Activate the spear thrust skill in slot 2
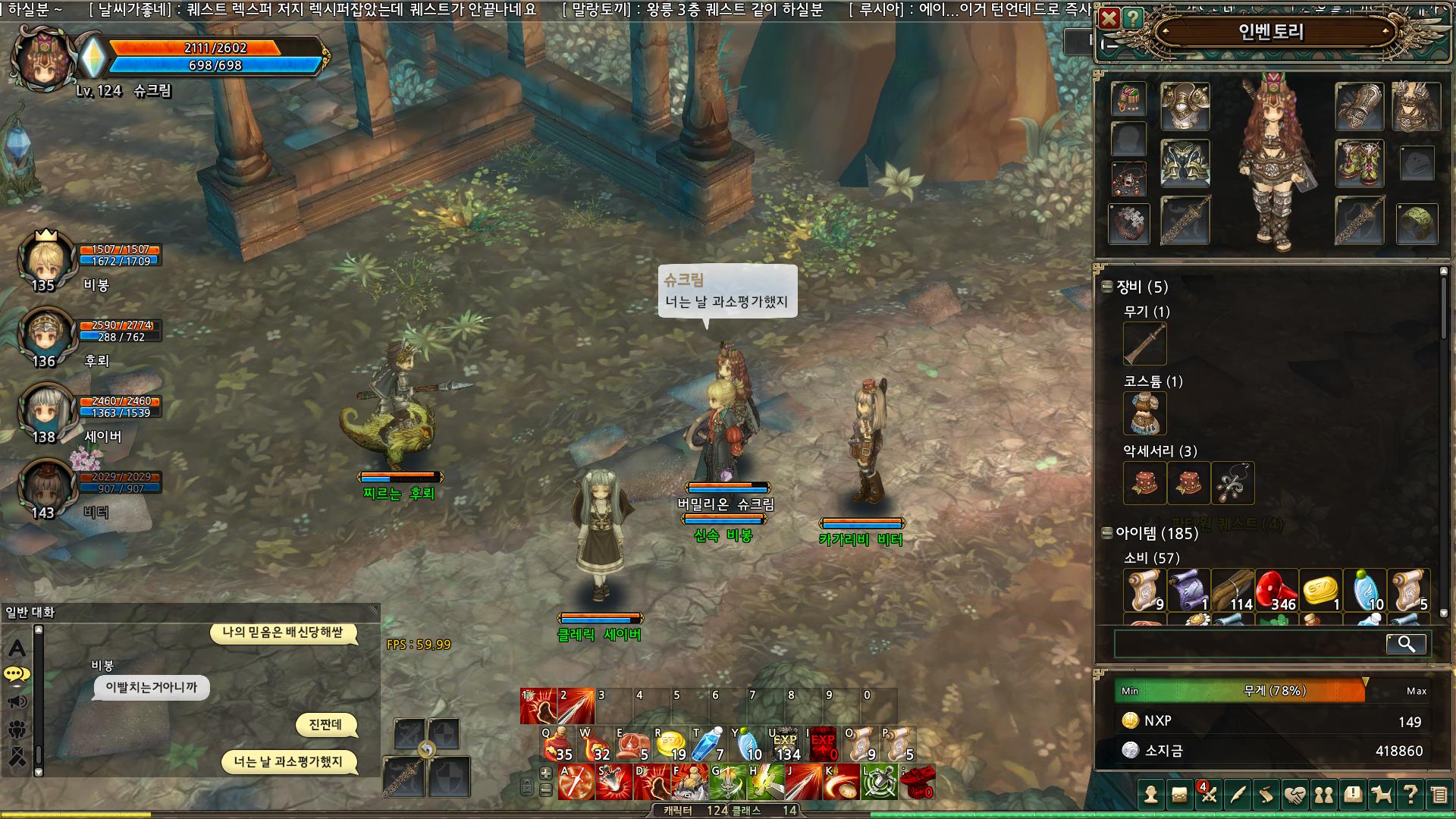Screen dimensions: 1456x819 click(576, 707)
